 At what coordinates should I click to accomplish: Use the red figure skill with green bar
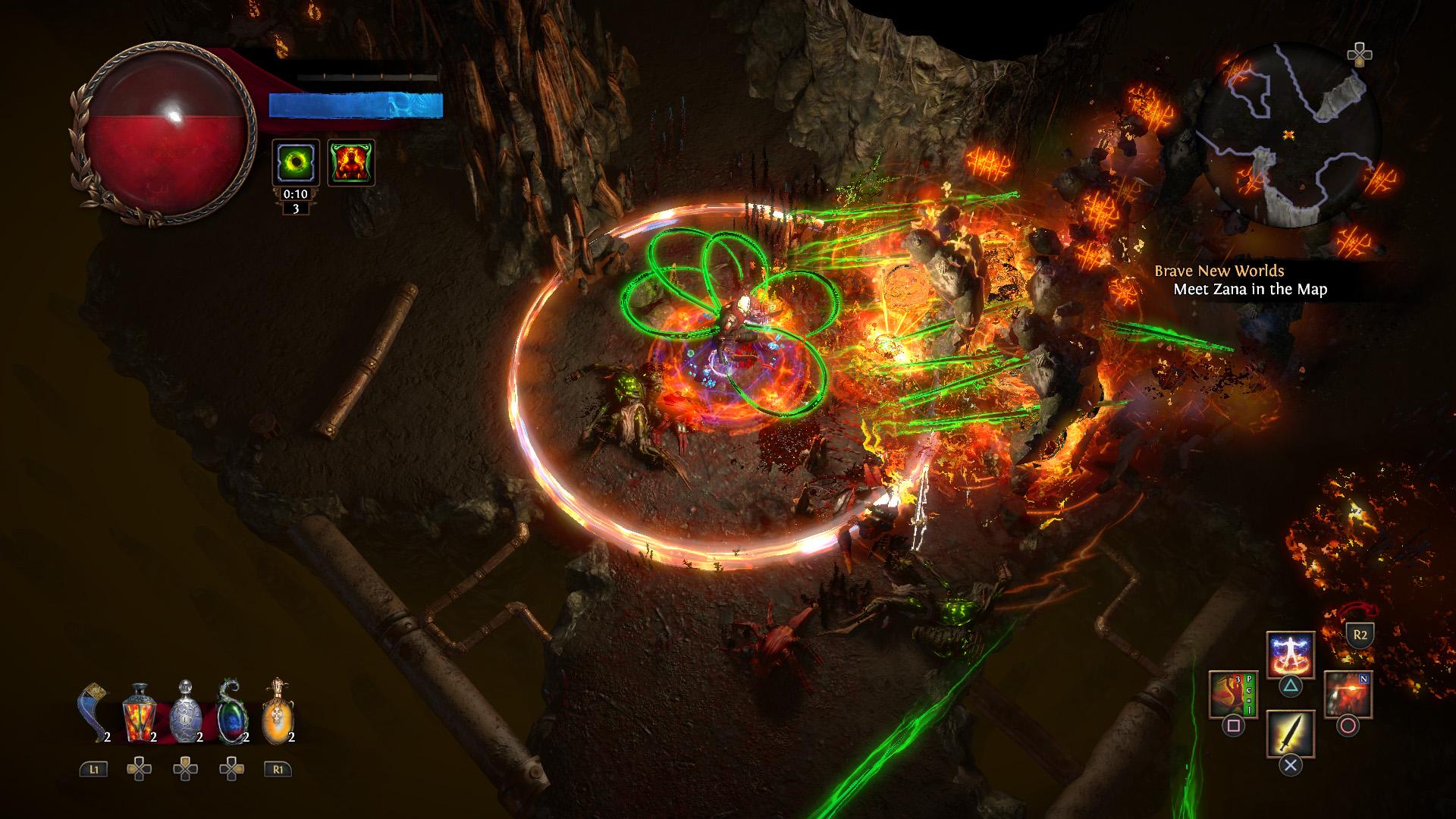coord(1233,695)
